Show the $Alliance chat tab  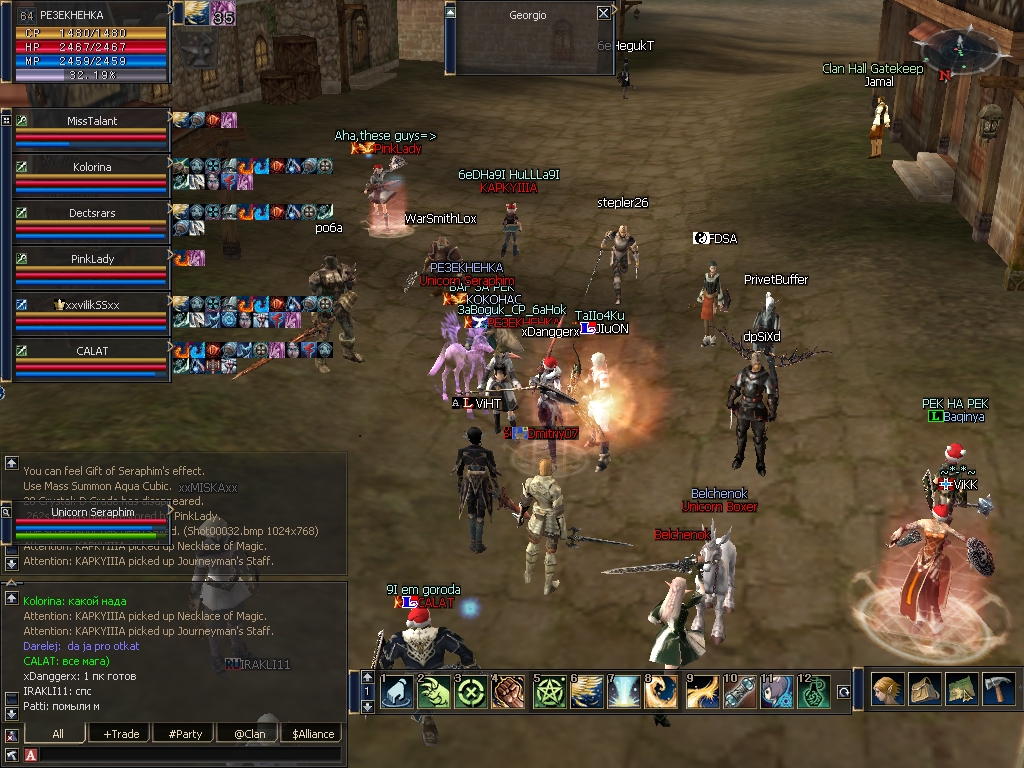[x=313, y=734]
